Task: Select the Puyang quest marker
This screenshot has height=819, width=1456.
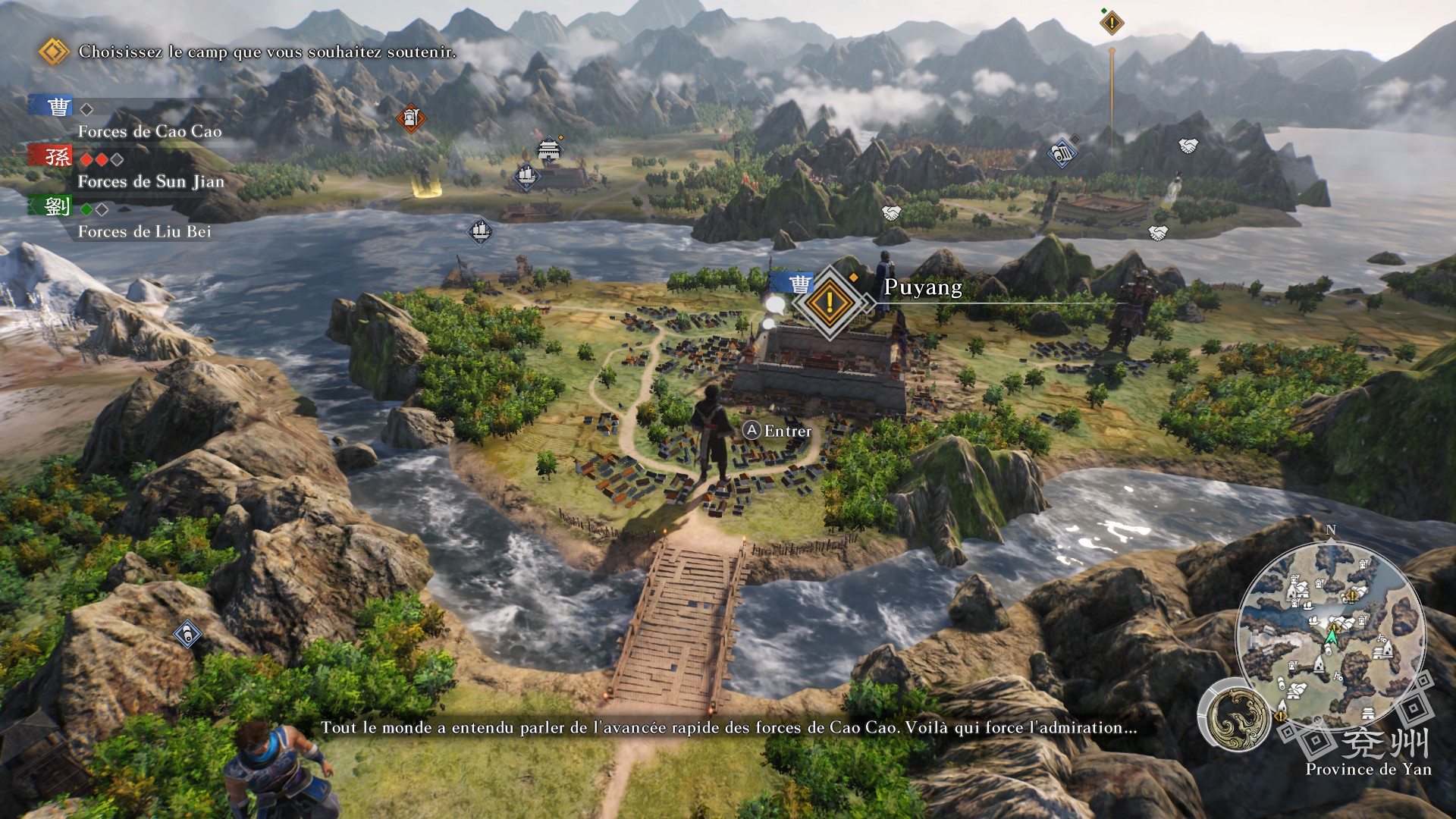Action: [830, 302]
